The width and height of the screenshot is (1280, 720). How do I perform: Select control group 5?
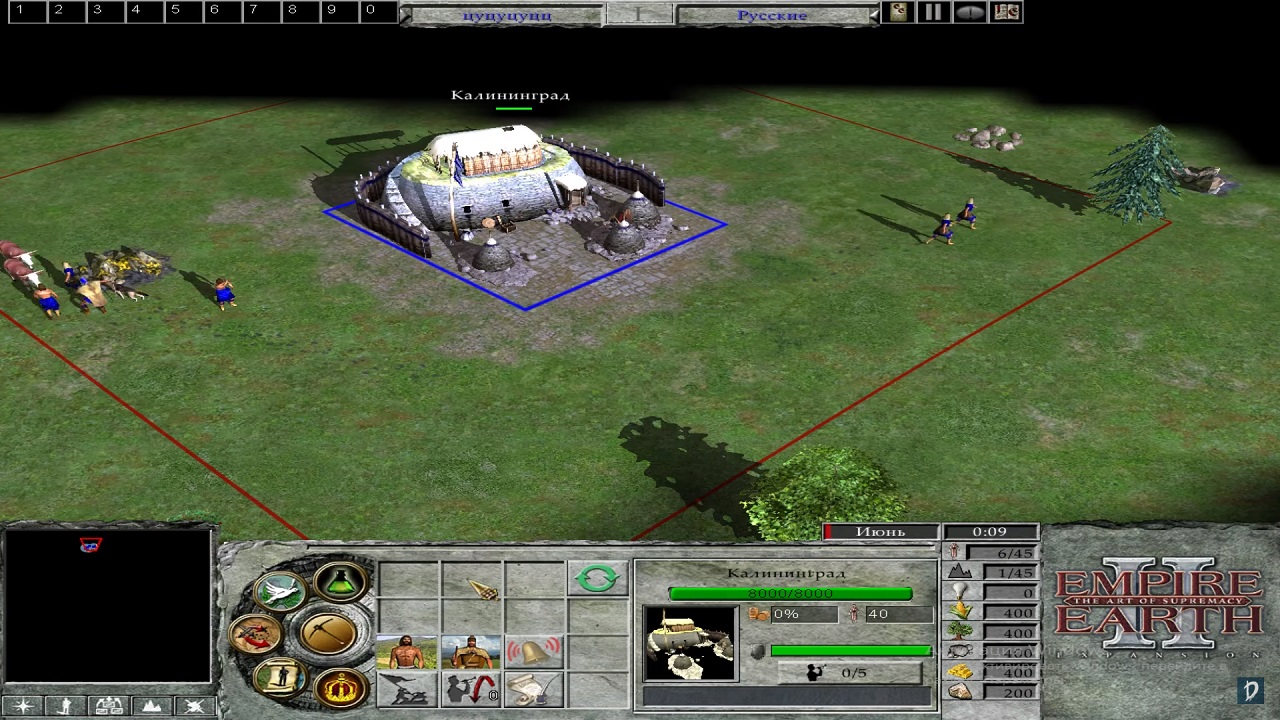[x=175, y=10]
